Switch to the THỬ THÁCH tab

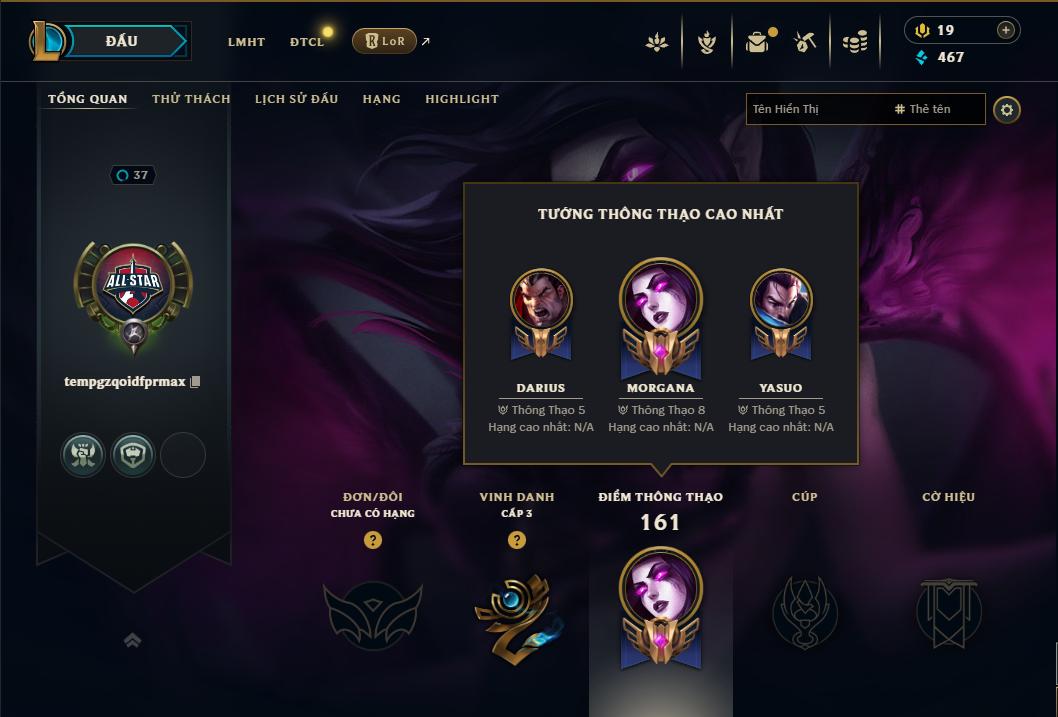point(191,99)
